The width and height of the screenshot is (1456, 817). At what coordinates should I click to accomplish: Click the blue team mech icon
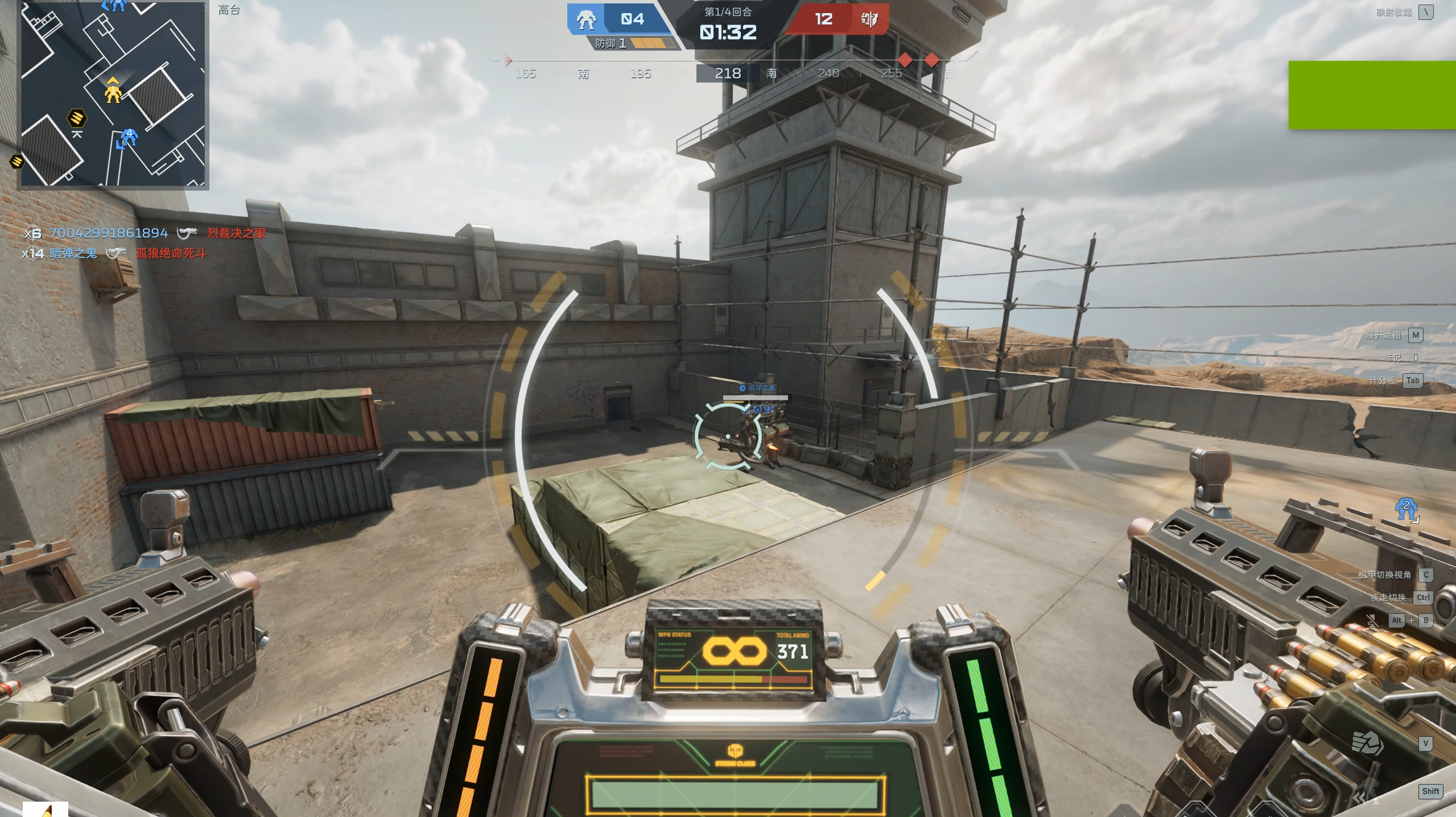pos(585,20)
